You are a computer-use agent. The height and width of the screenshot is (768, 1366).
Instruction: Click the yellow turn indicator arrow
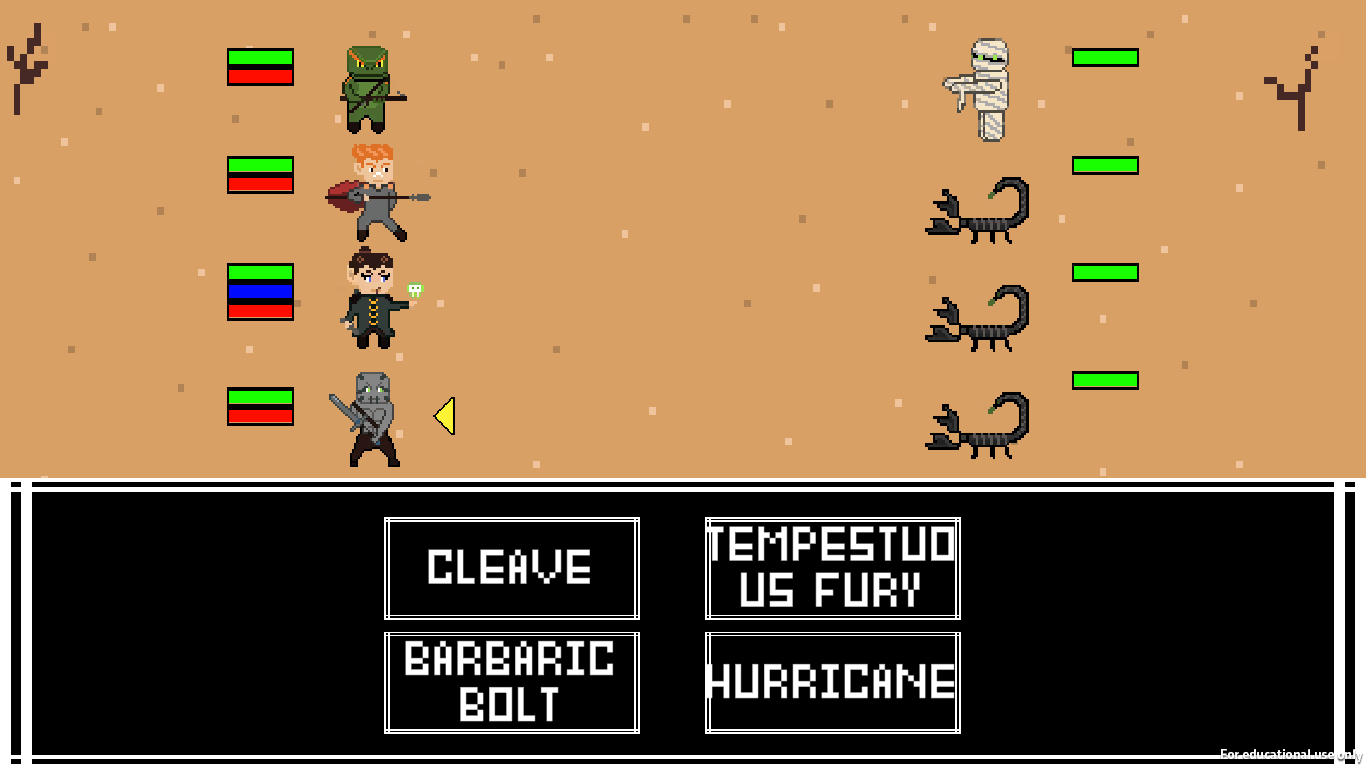tap(444, 417)
